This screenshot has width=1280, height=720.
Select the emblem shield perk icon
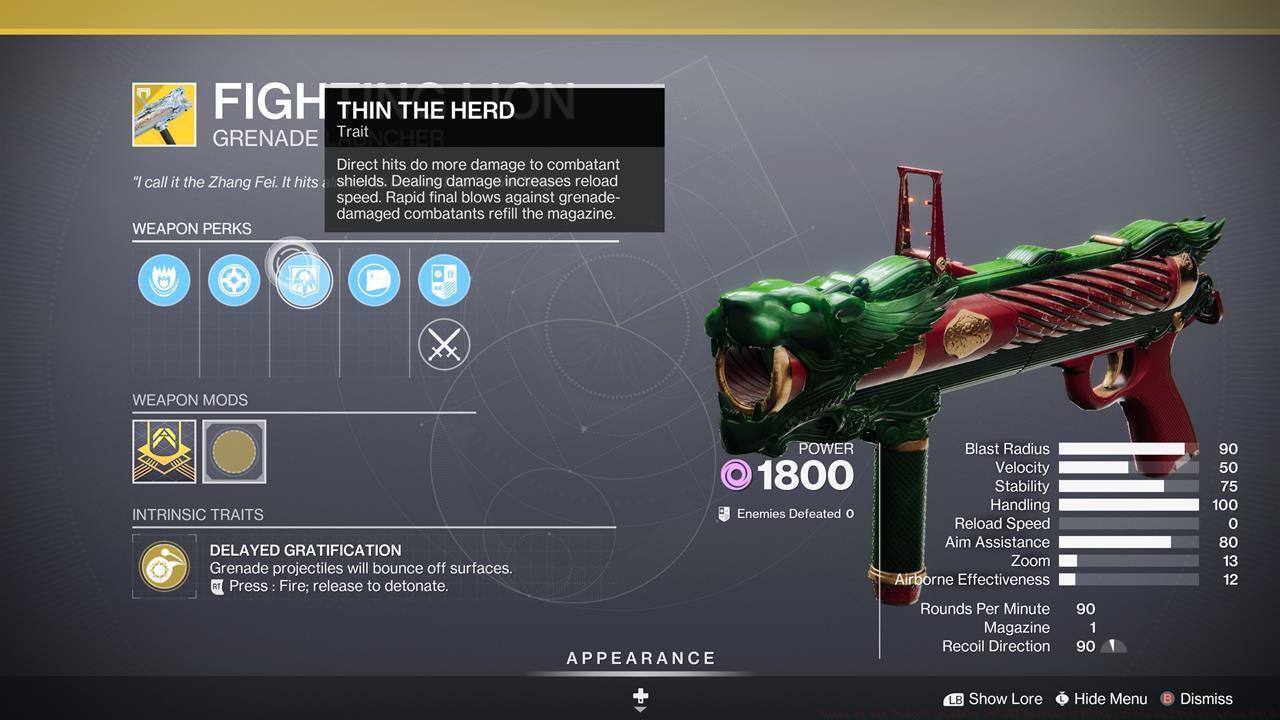444,280
